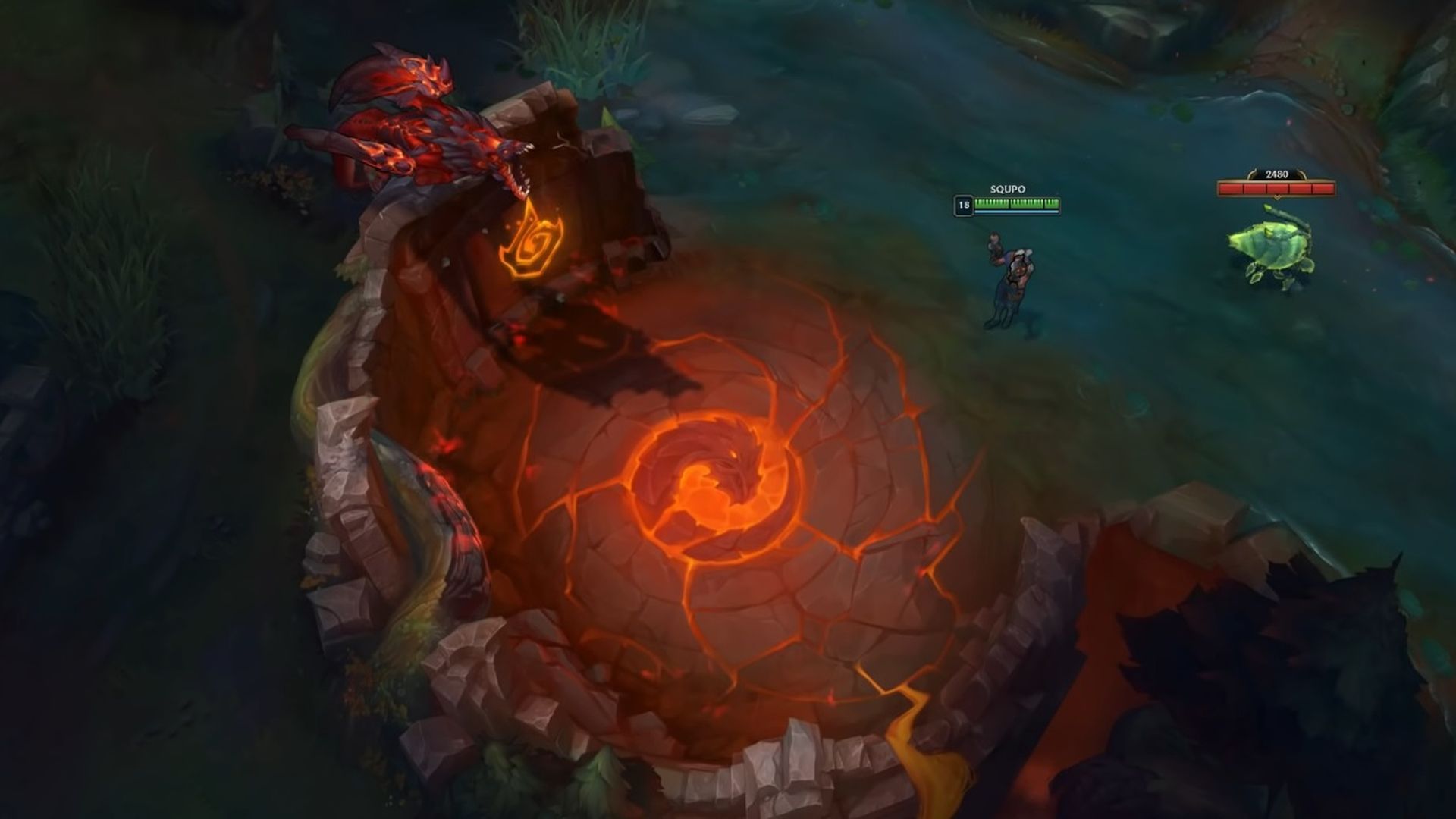Click the blue mana bar under SQUPO's health

(1016, 210)
